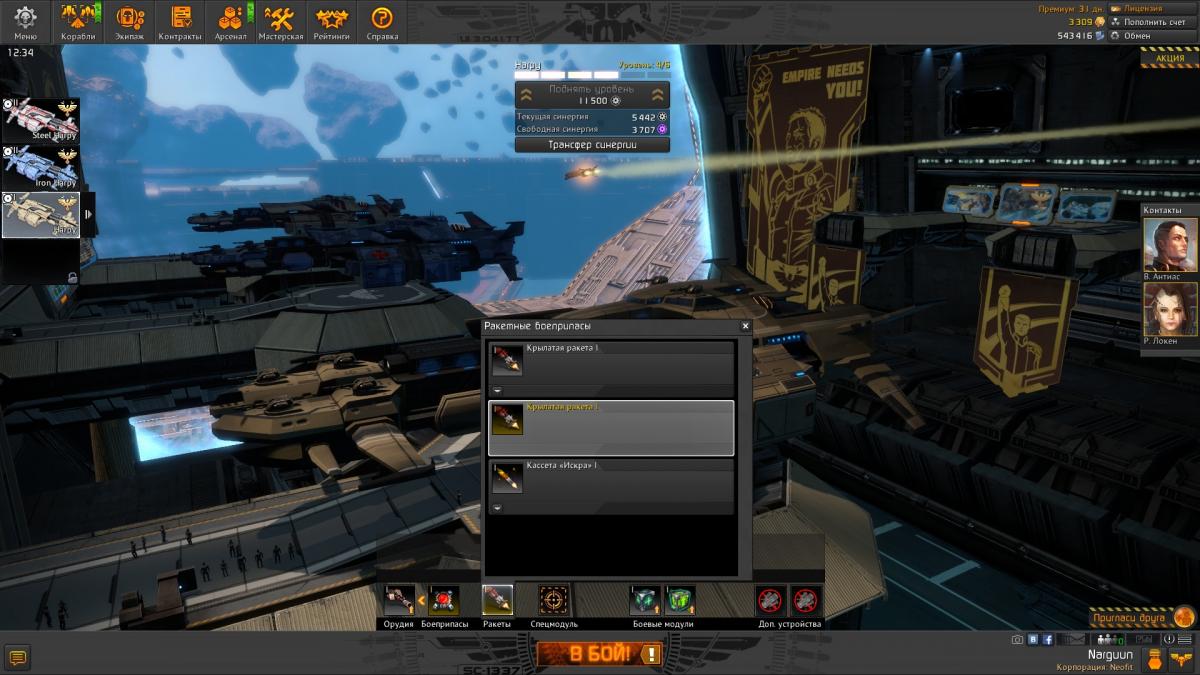Screen dimensions: 1200x675
Task: Switch to the Арсенал tab
Action: pyautogui.click(x=231, y=21)
